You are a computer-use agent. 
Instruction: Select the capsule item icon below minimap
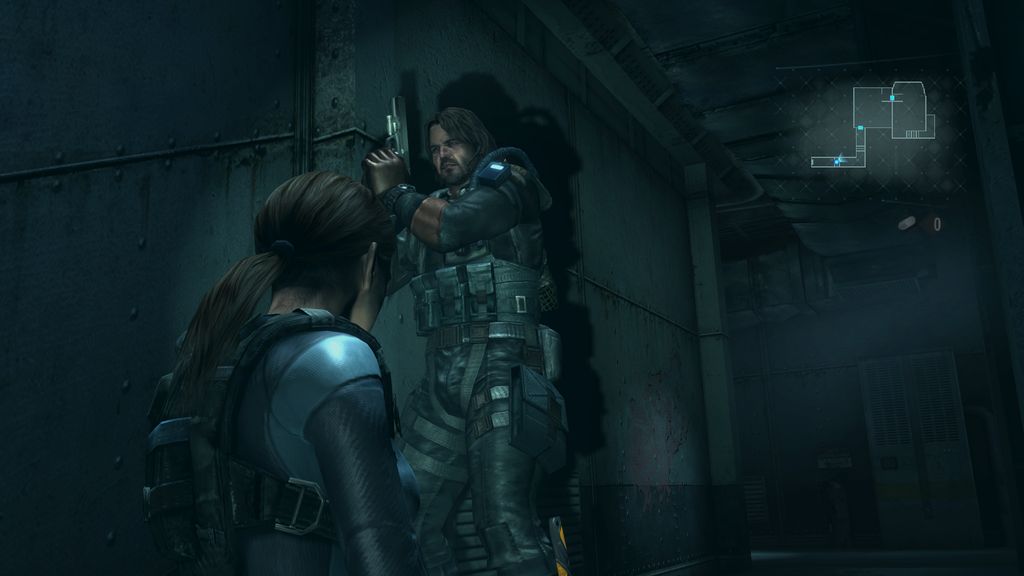coord(909,223)
